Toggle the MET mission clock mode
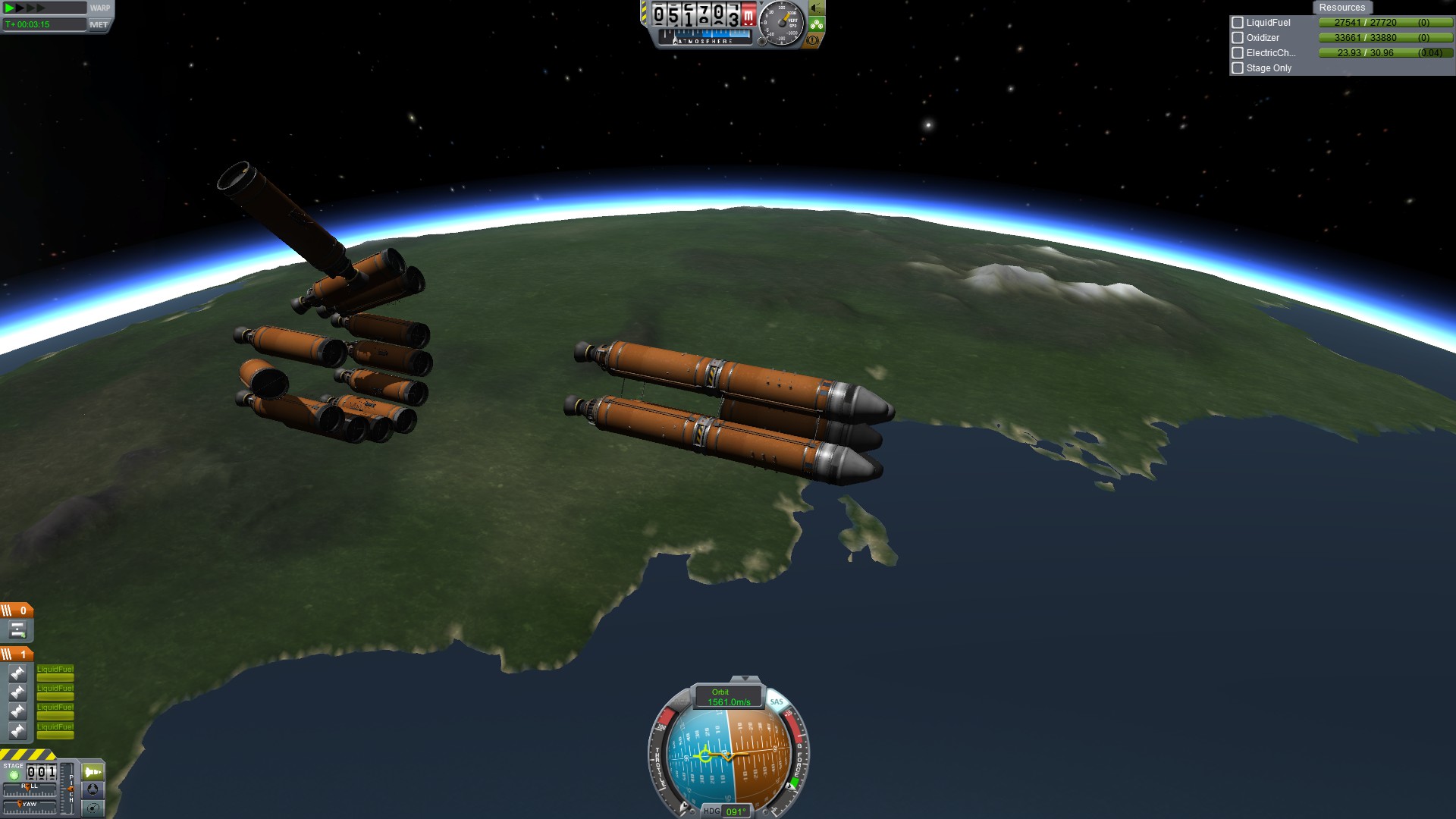This screenshot has height=819, width=1456. pos(99,25)
